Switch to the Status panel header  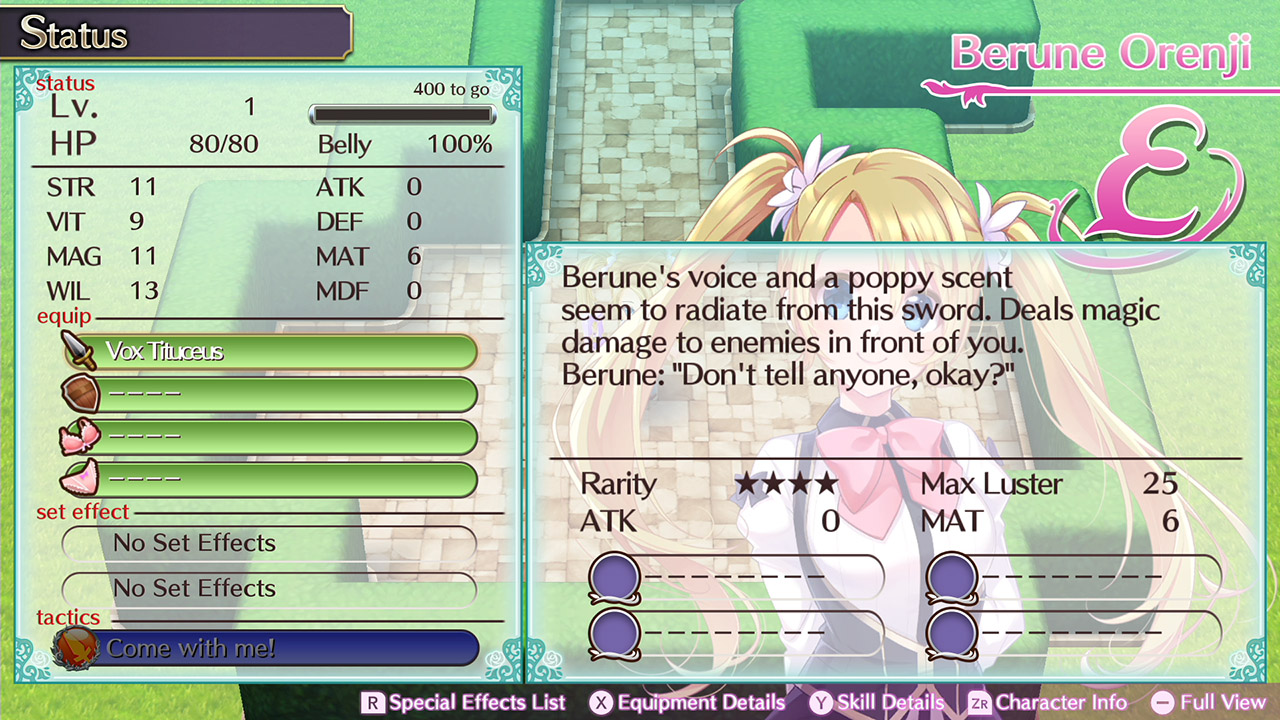75,33
